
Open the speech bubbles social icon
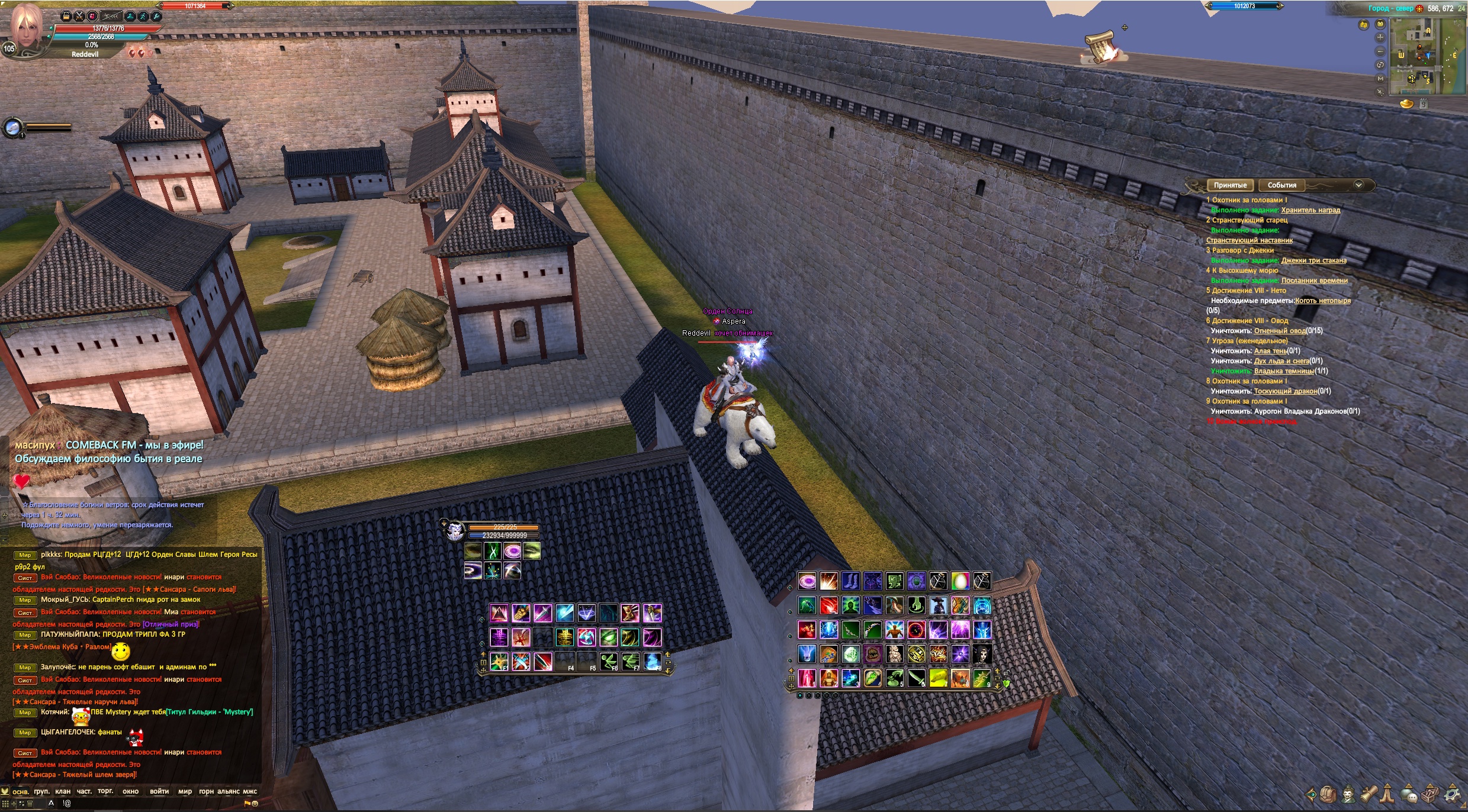click(1409, 795)
